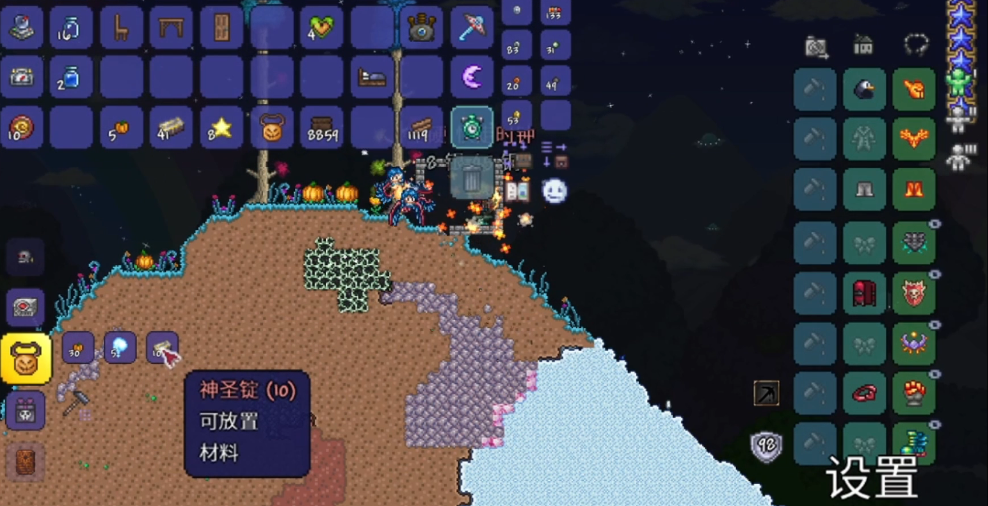Choose the pickaxe in the inventory
This screenshot has height=506, width=988.
click(472, 27)
